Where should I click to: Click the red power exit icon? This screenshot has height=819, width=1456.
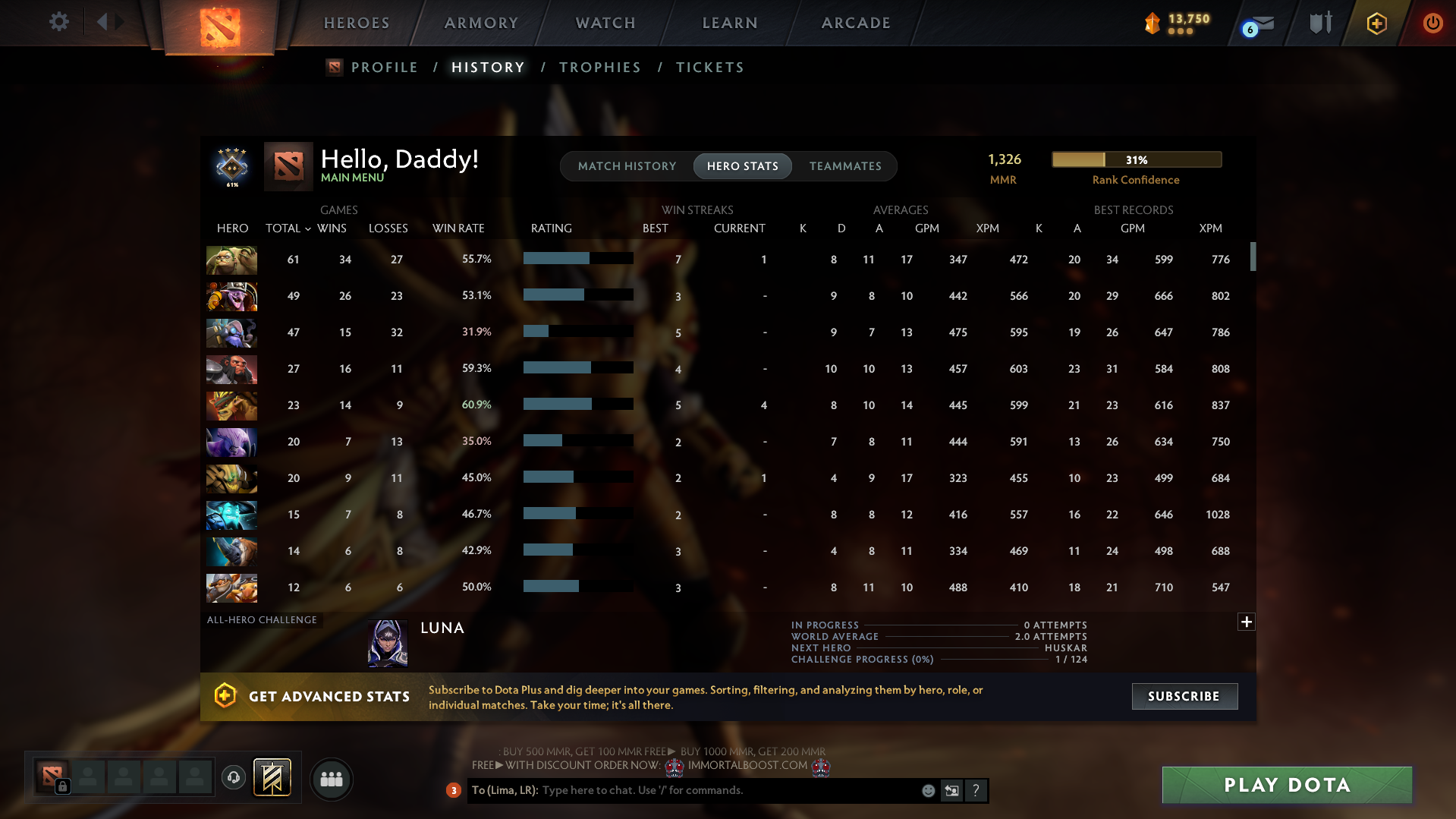tap(1432, 23)
